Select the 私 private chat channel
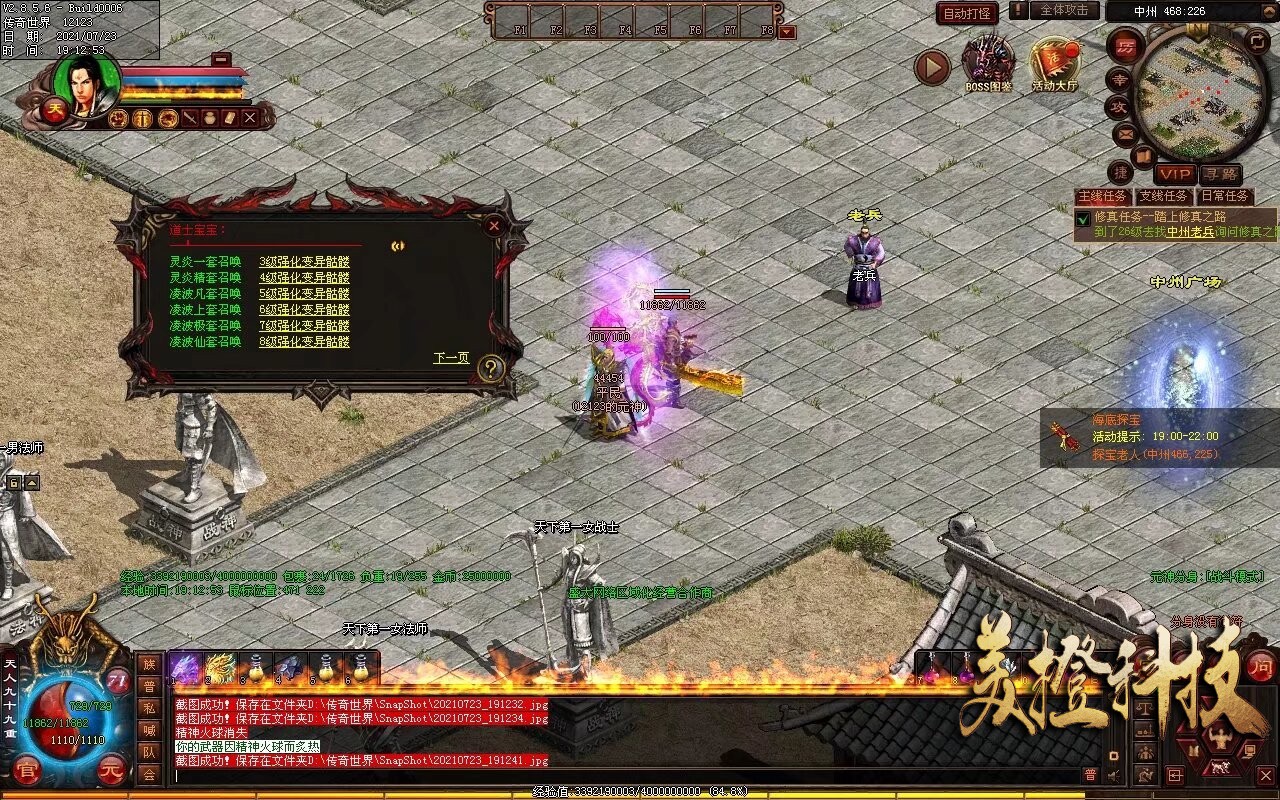1280x800 pixels. (149, 707)
